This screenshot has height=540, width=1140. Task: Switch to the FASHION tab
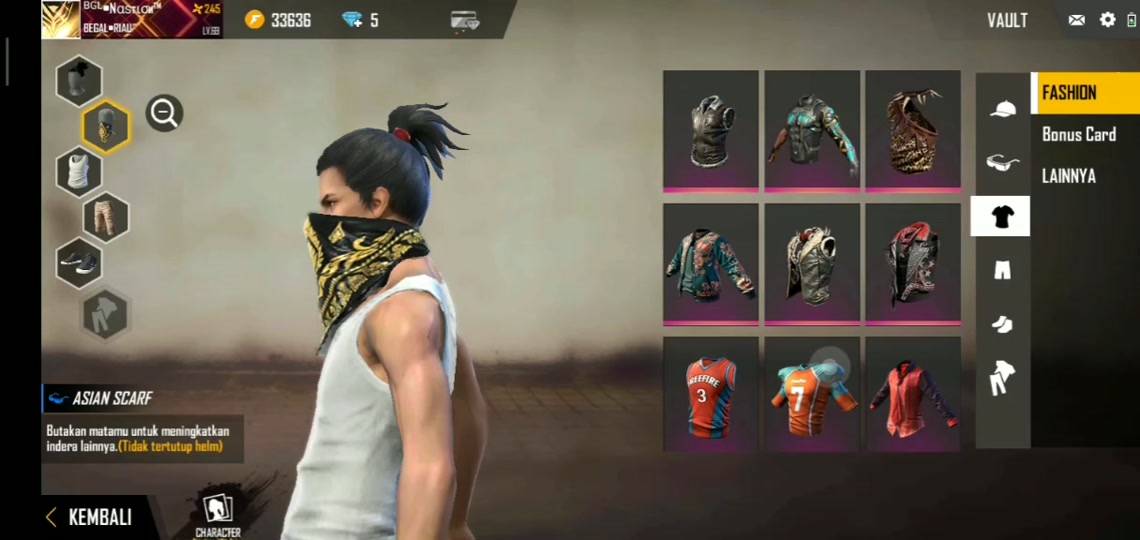(1069, 93)
